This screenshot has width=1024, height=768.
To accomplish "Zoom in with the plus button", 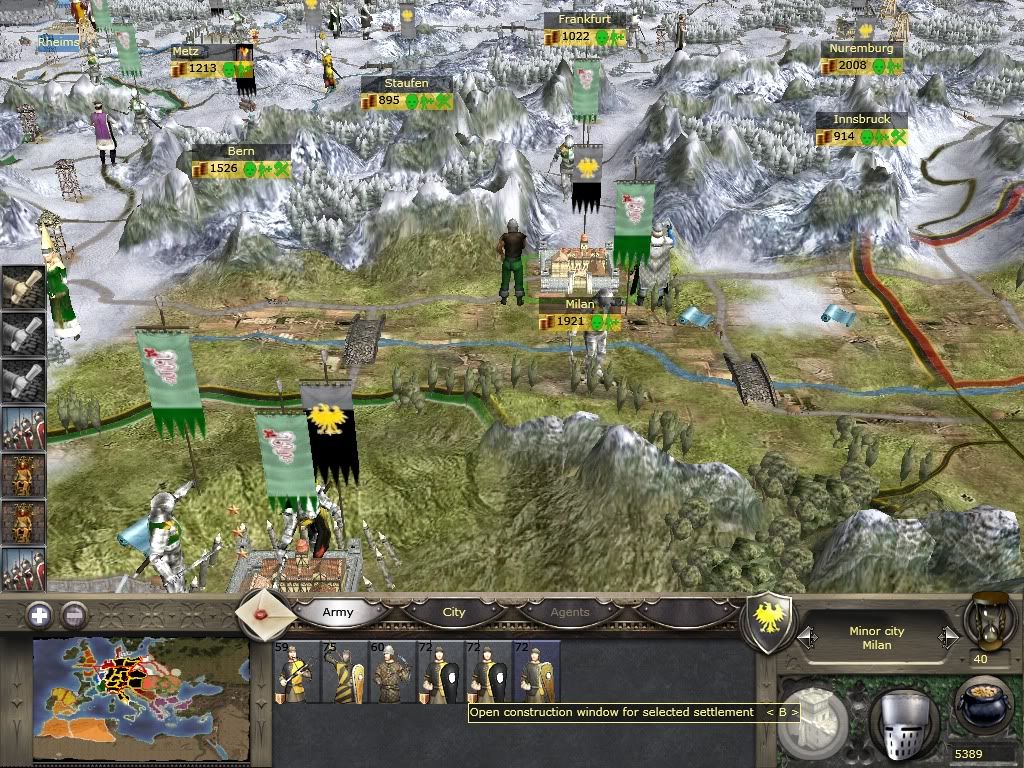I will [x=38, y=614].
